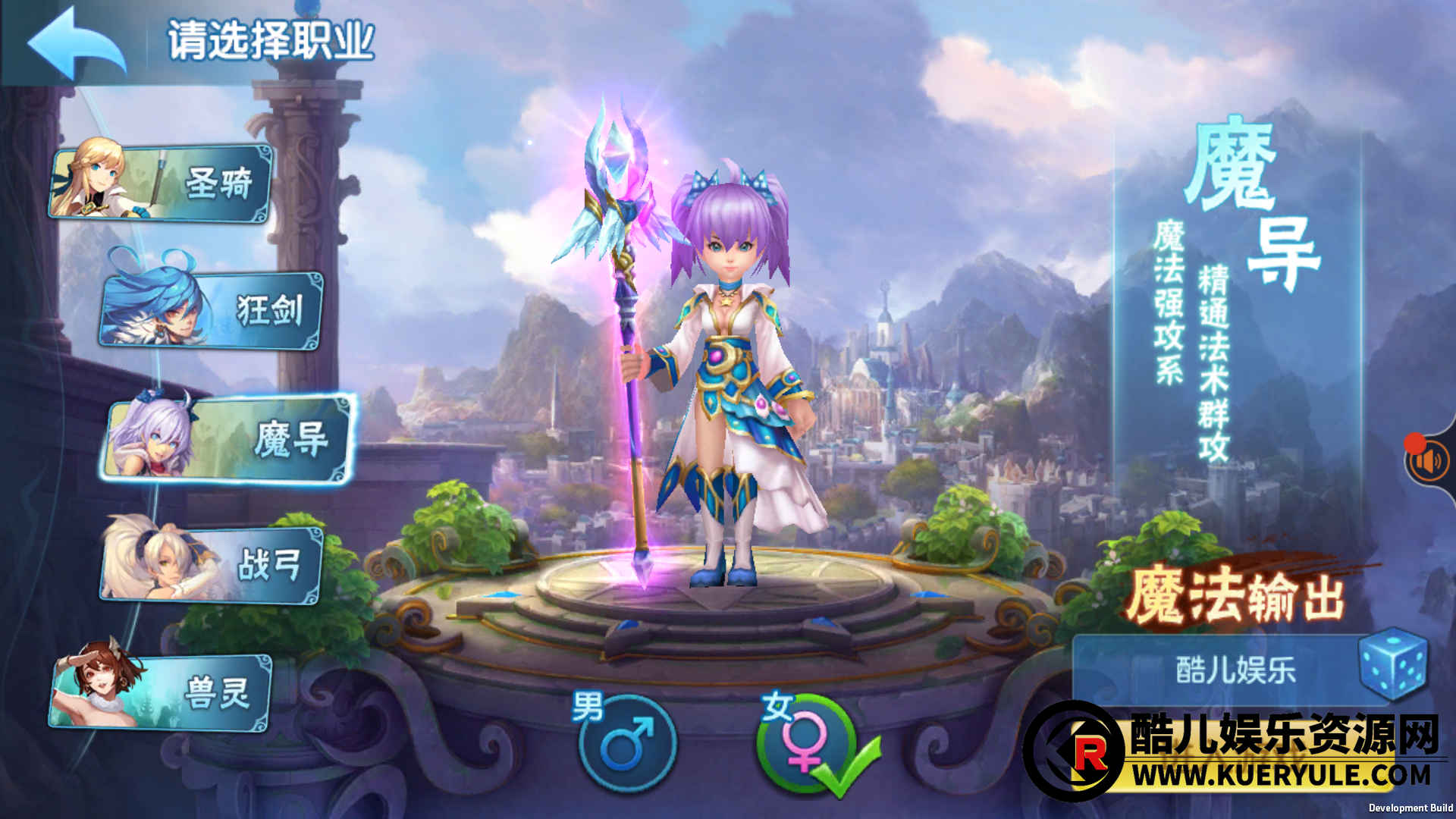Select the 圣骑 class
This screenshot has width=1456, height=819.
[x=162, y=183]
